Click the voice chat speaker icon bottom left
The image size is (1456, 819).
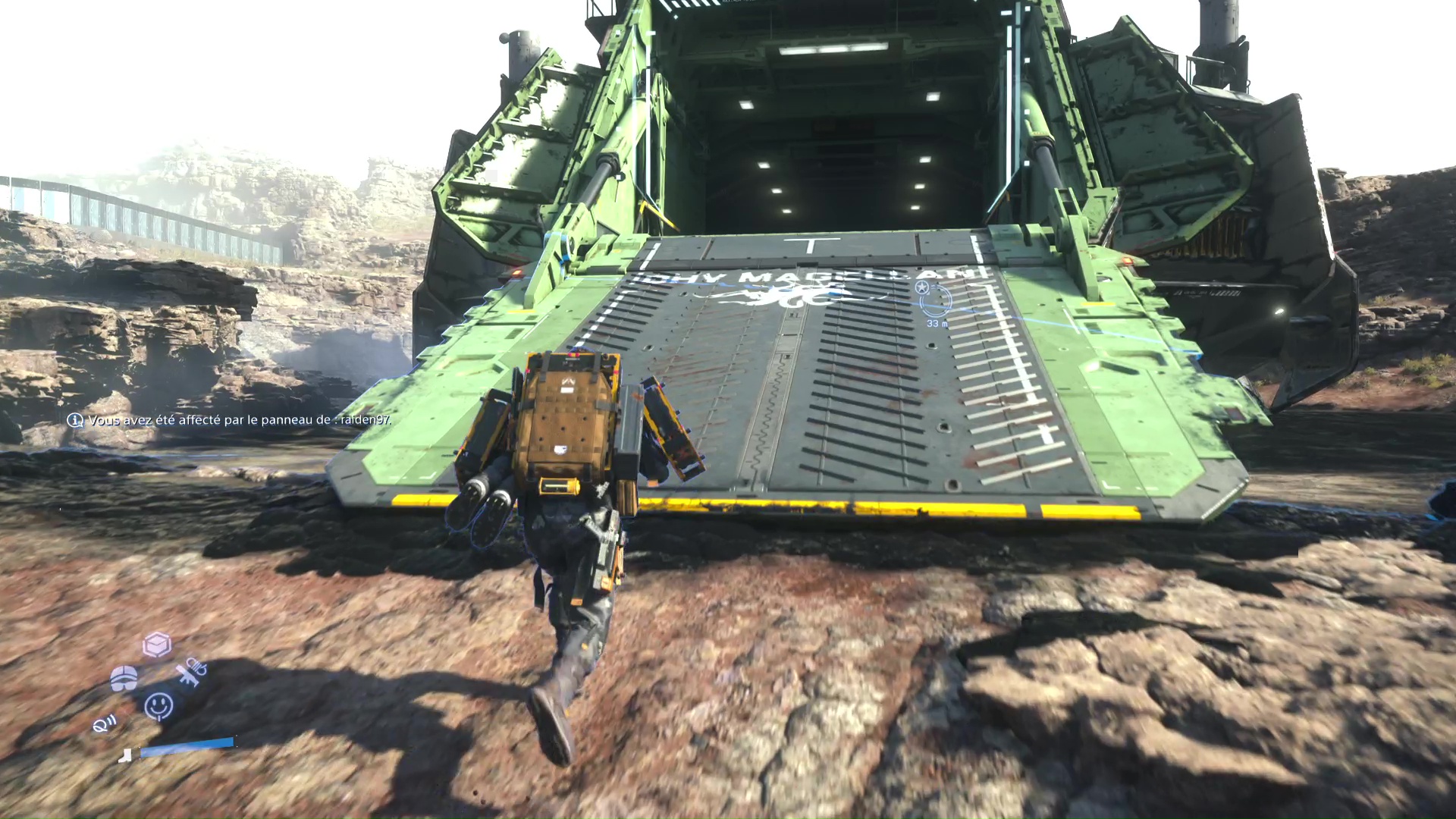pyautogui.click(x=104, y=723)
